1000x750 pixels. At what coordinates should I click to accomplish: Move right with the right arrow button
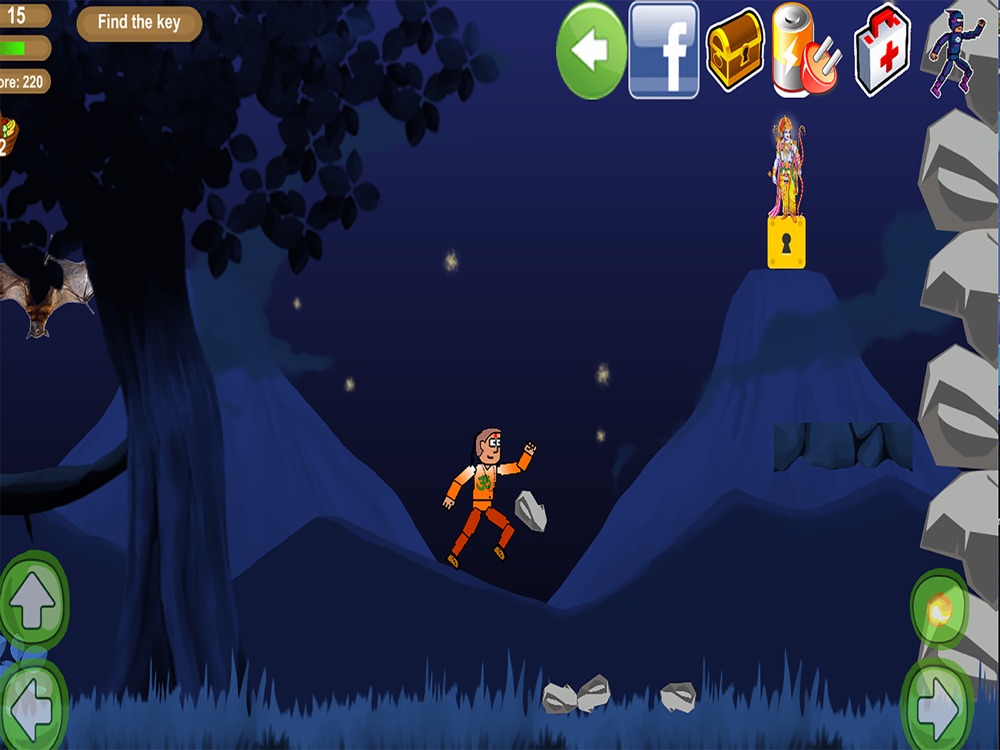pyautogui.click(x=938, y=707)
